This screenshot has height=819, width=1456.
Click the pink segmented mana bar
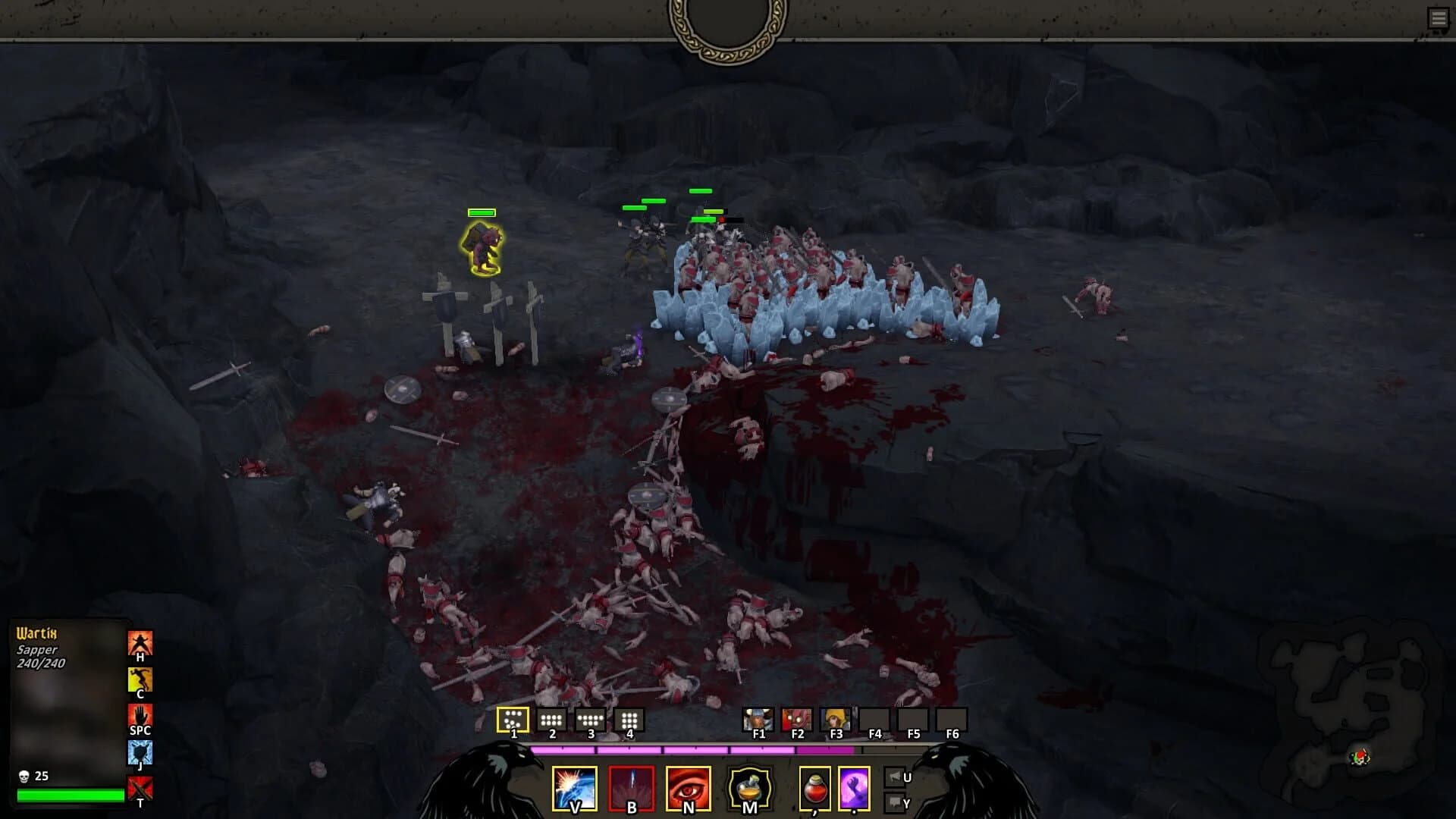(690, 749)
